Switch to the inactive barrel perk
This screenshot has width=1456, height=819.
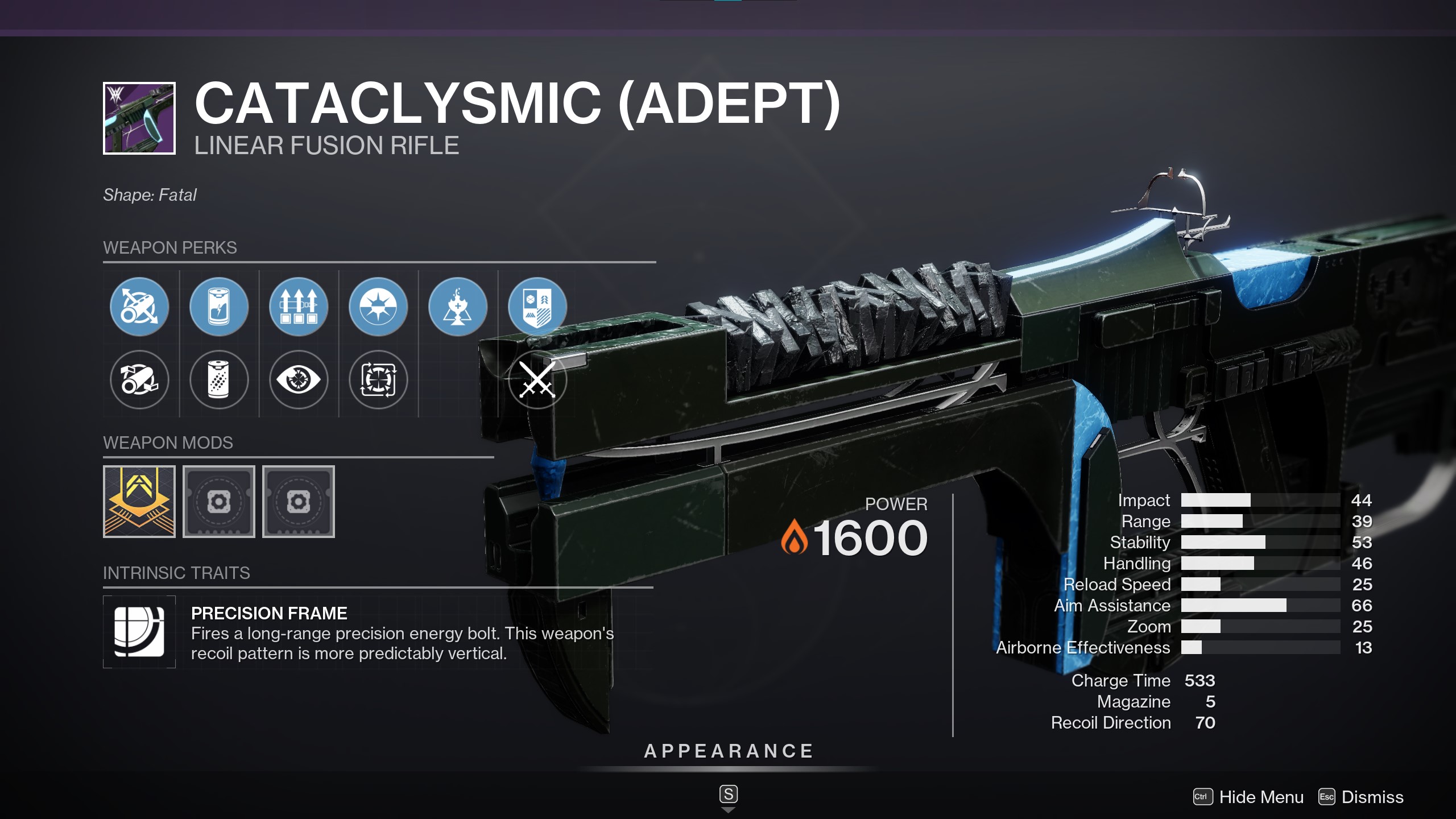click(x=139, y=380)
